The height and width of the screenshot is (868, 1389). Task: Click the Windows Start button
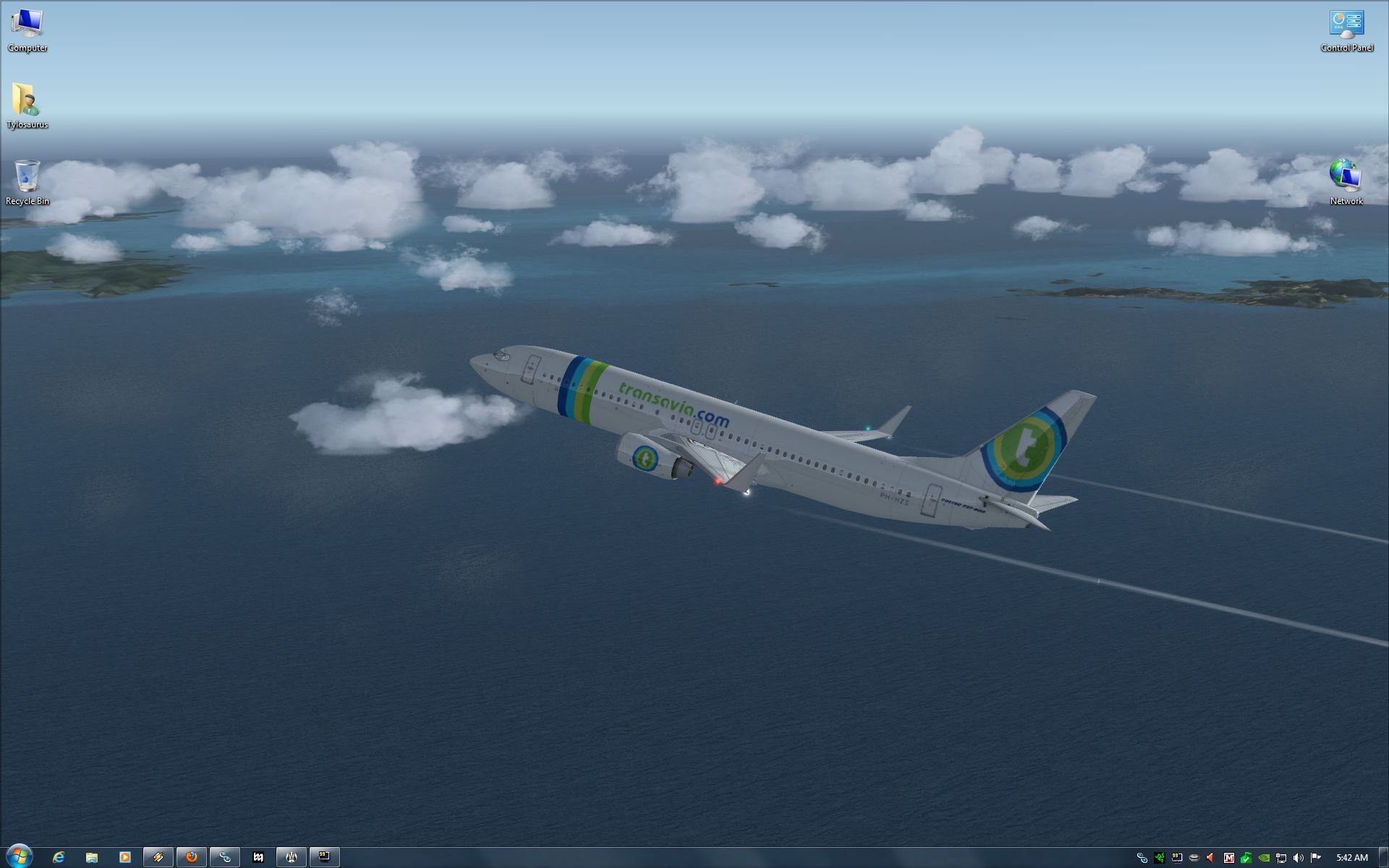tap(19, 857)
